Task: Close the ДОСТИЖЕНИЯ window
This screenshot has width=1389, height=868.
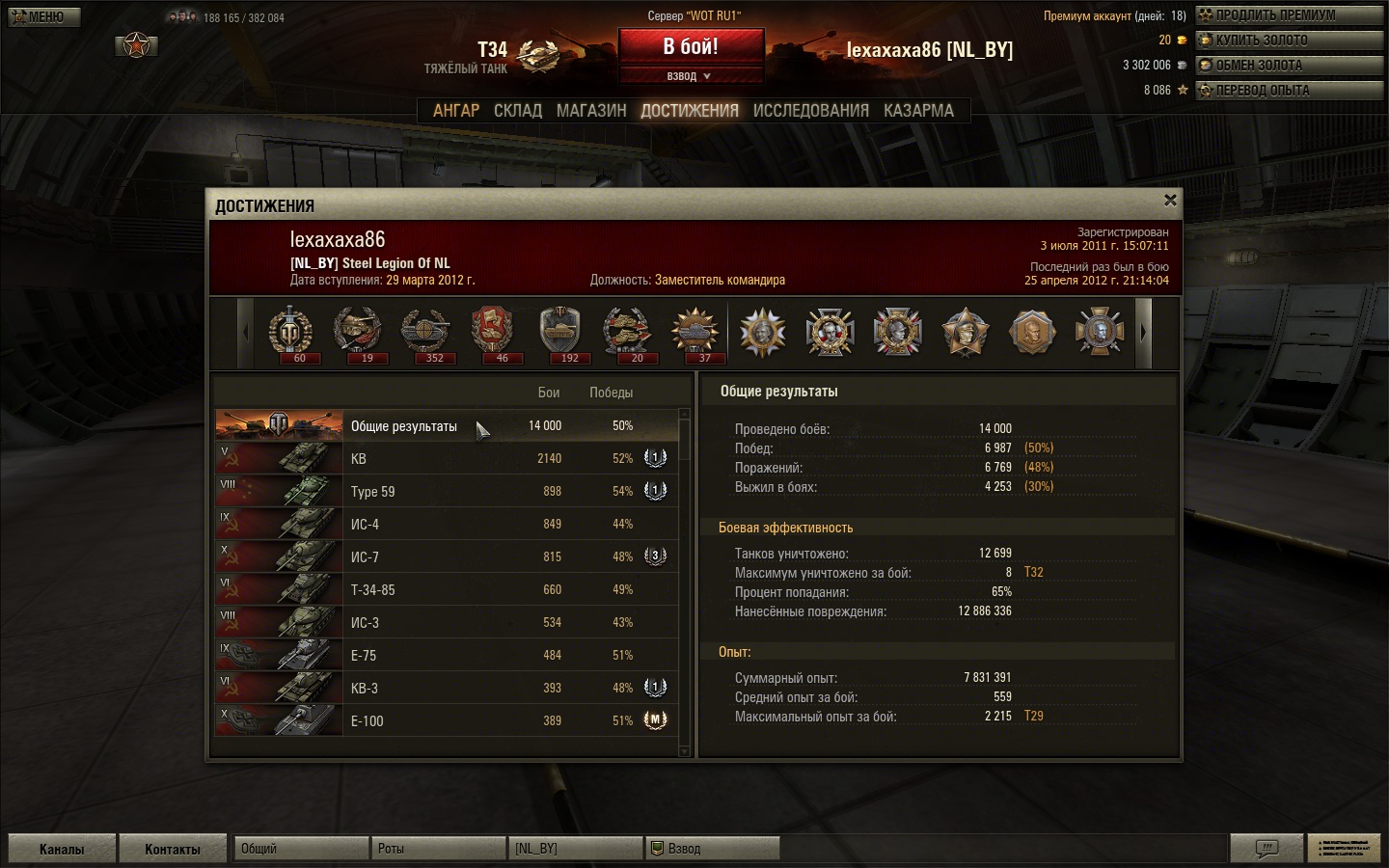Action: 1170,201
